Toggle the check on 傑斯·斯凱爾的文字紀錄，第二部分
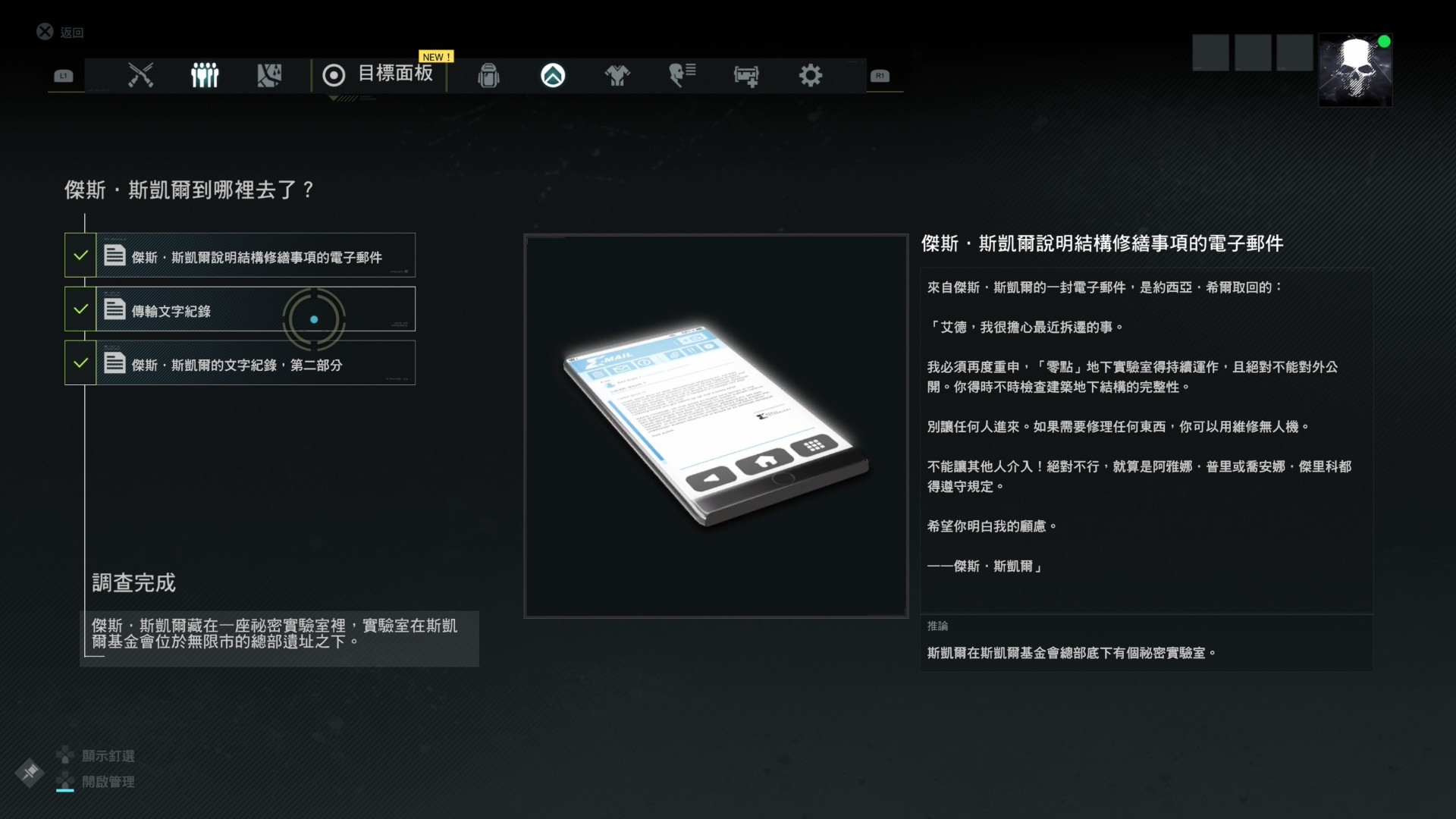This screenshot has width=1456, height=819. 81,362
